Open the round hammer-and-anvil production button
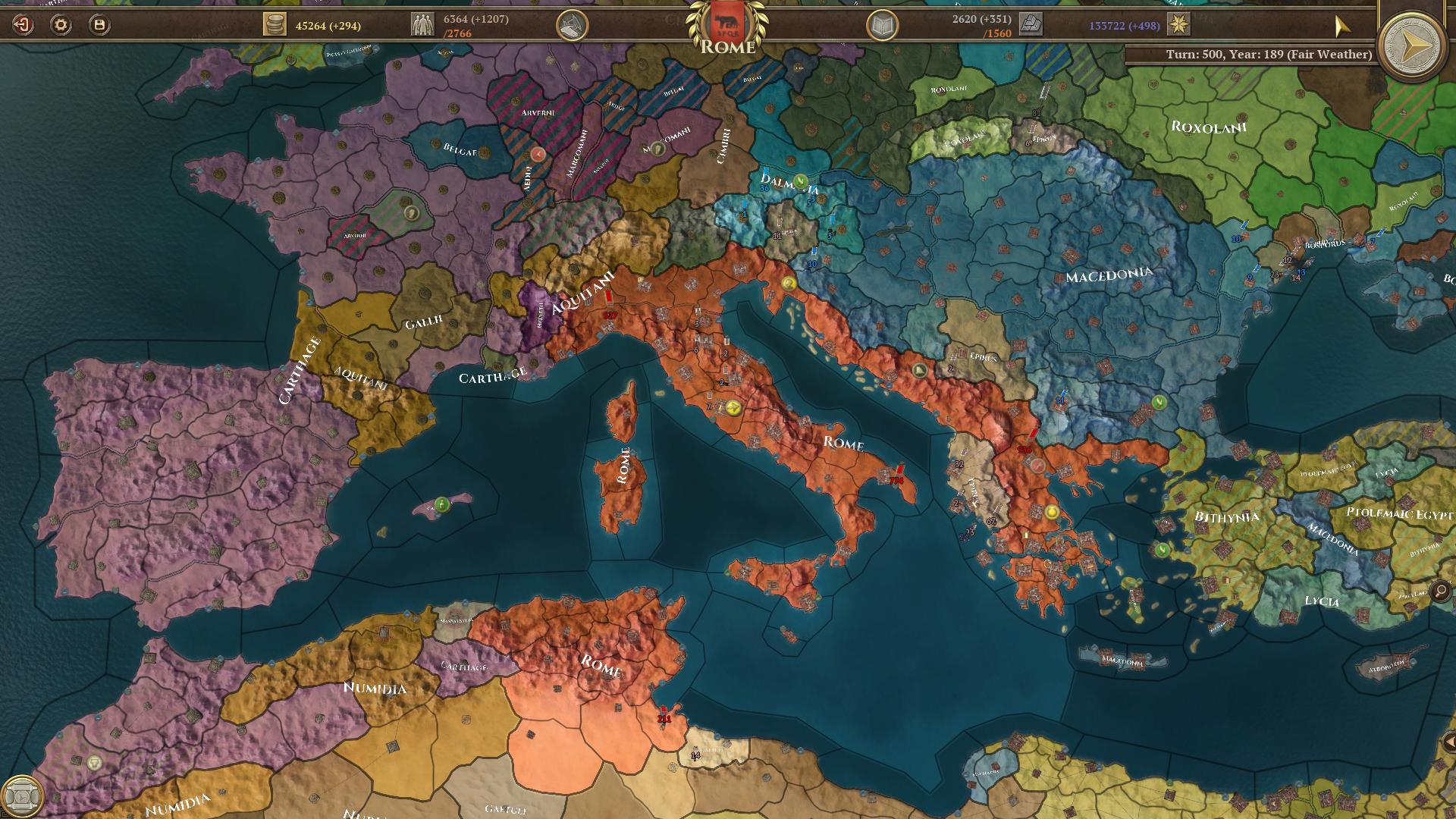The height and width of the screenshot is (819, 1456). coord(573,25)
